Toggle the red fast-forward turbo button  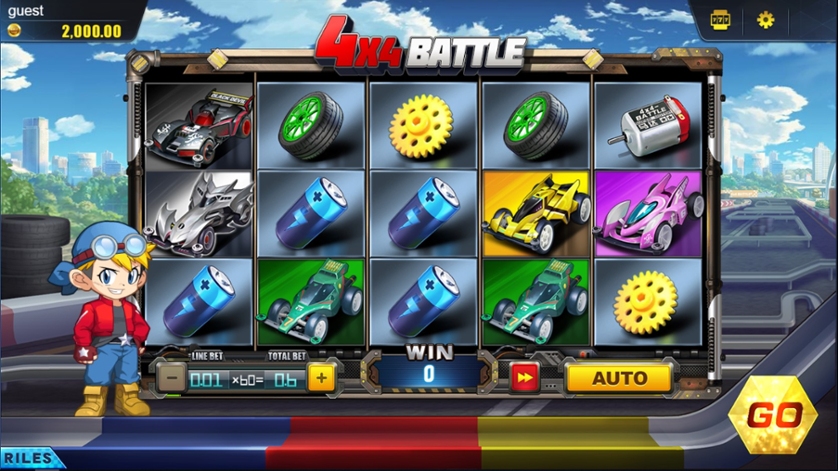click(x=525, y=378)
